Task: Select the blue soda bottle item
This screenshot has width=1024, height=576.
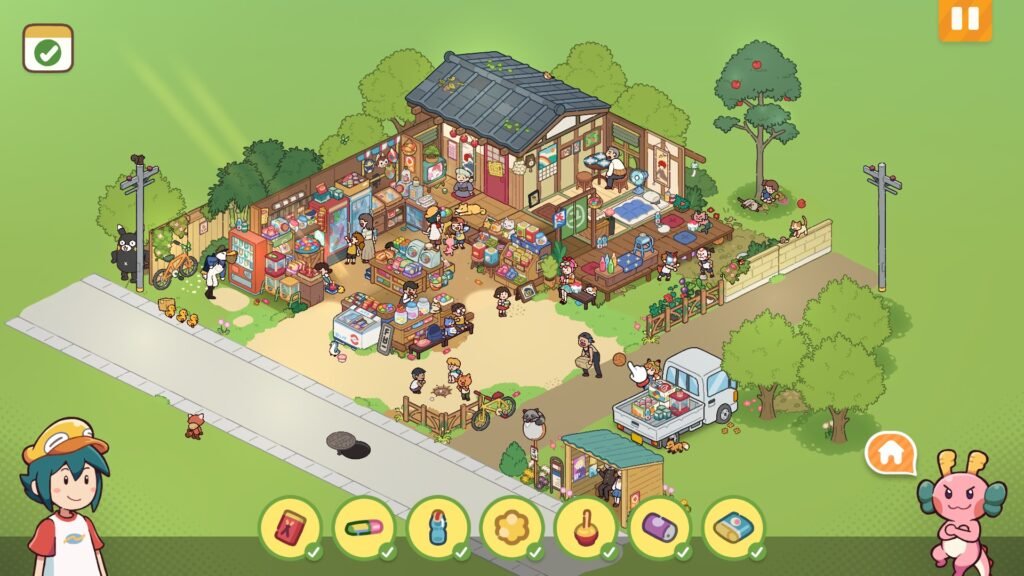Action: (x=438, y=527)
